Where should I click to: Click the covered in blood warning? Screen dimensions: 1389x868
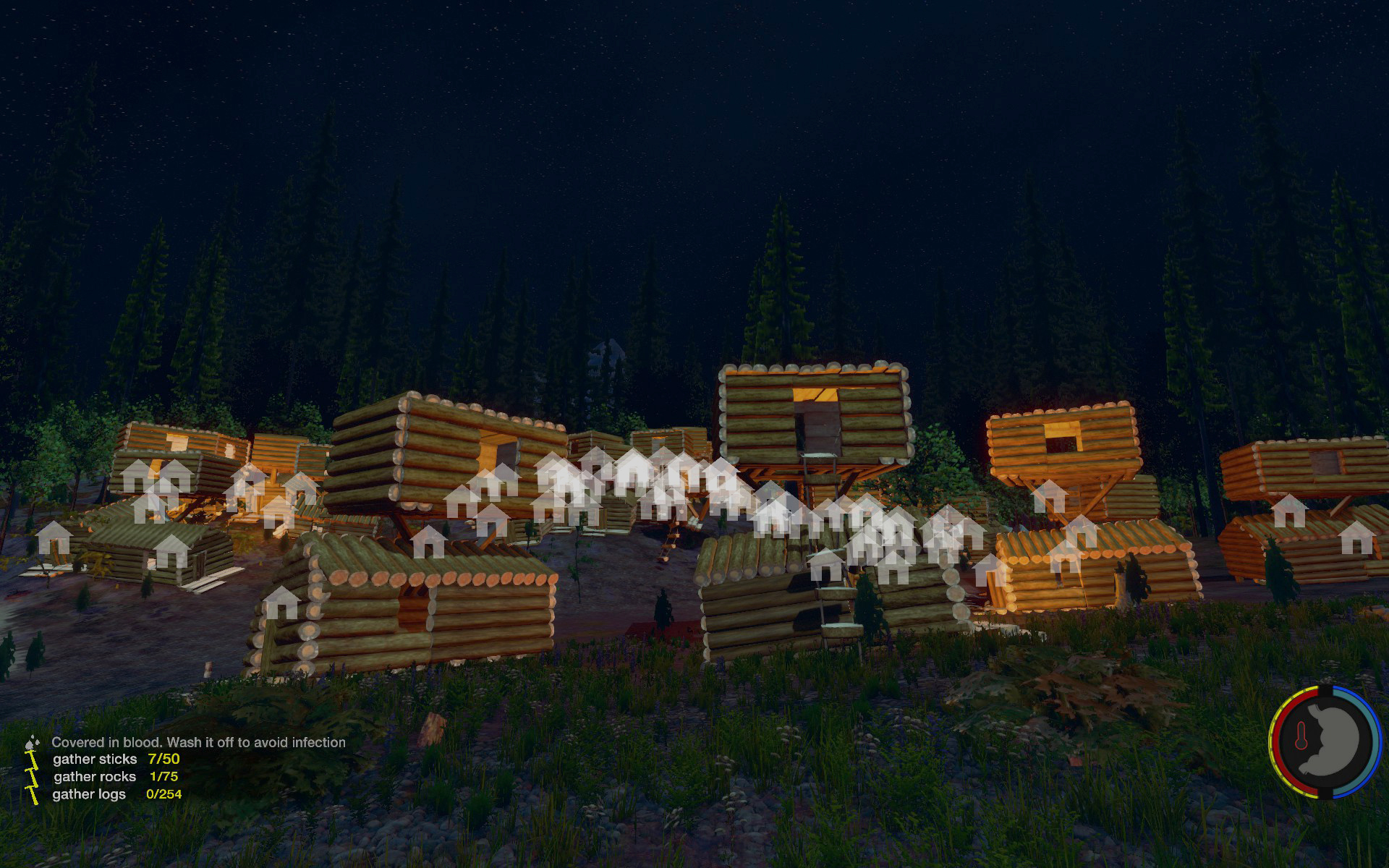(198, 742)
